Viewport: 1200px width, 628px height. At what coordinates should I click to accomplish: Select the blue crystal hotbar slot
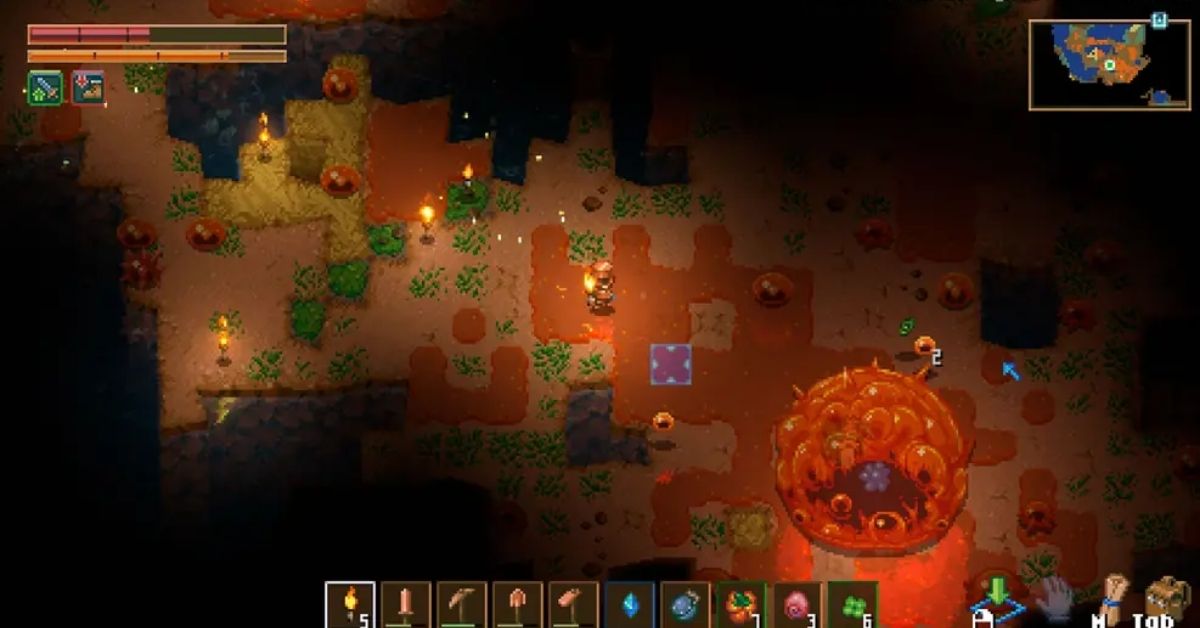coord(630,605)
